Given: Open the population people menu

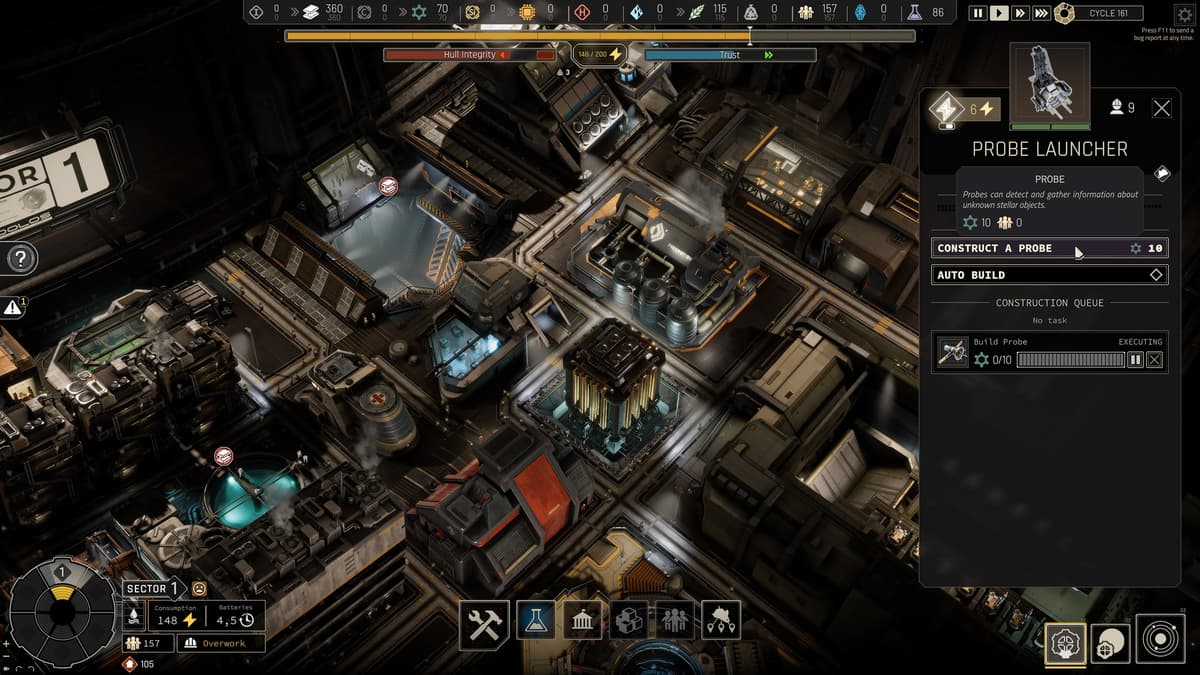Looking at the screenshot, I should pos(675,621).
